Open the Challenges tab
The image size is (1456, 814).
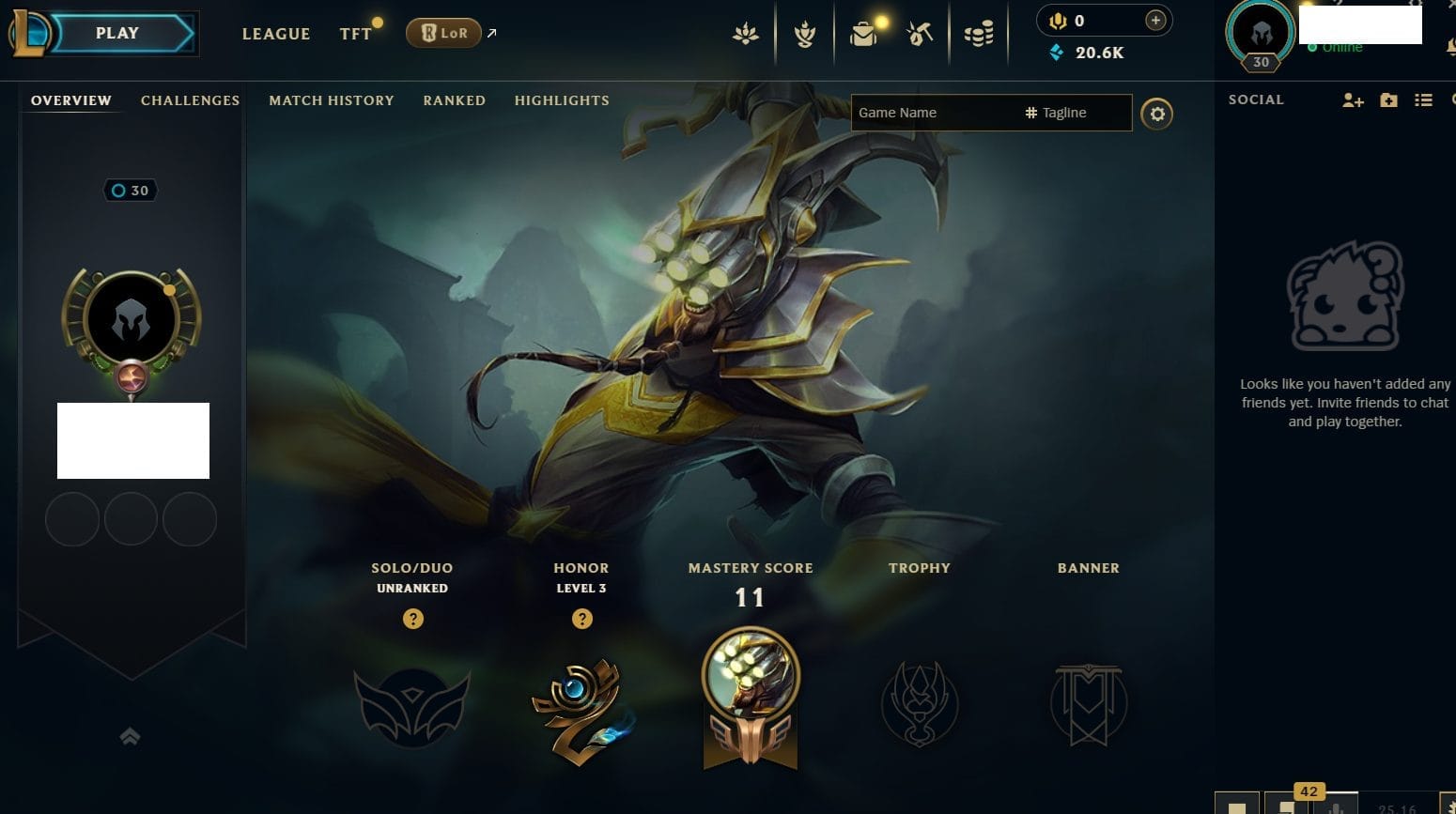(190, 100)
